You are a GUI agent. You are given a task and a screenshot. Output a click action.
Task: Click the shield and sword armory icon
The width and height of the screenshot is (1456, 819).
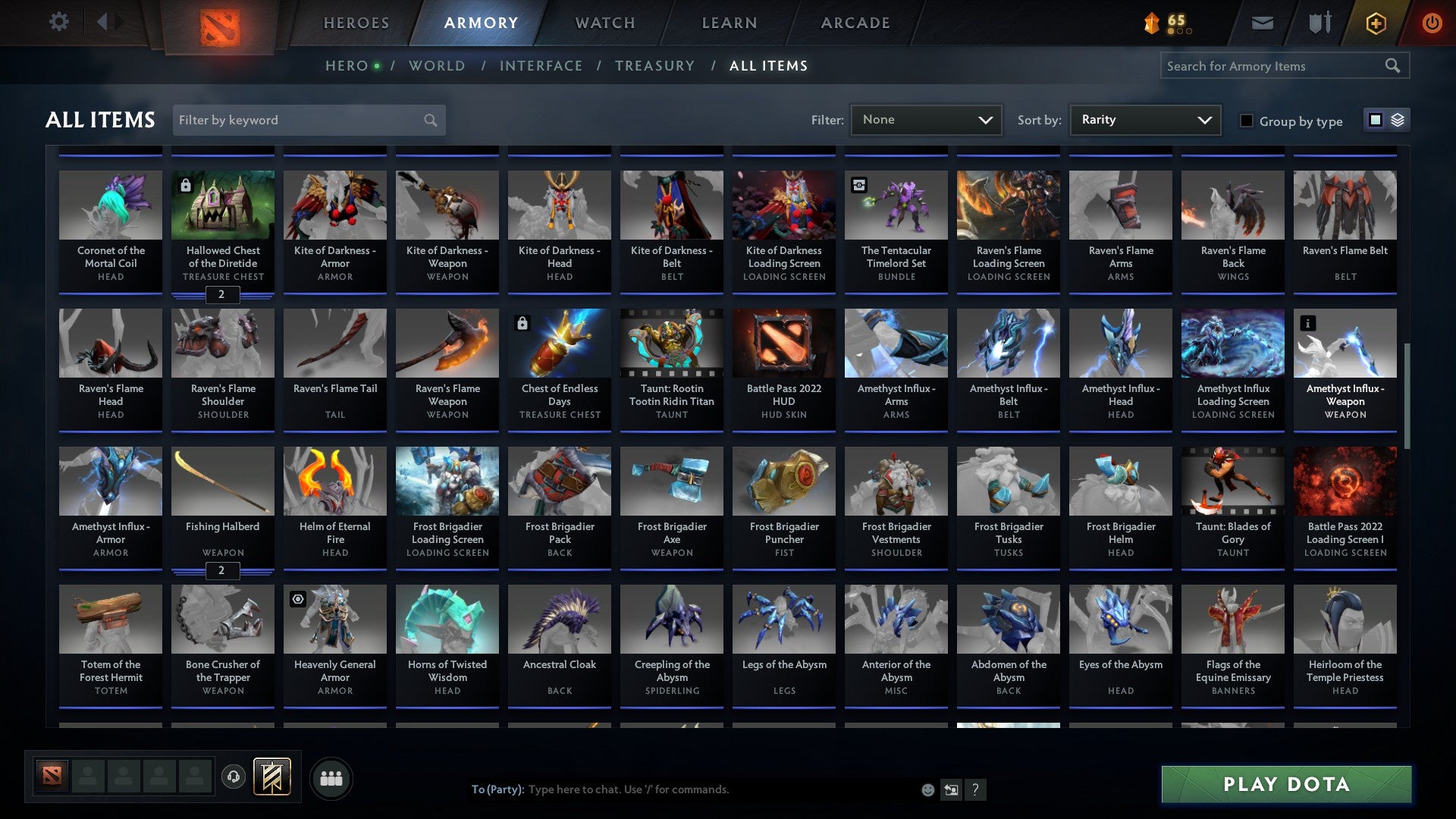click(1319, 23)
